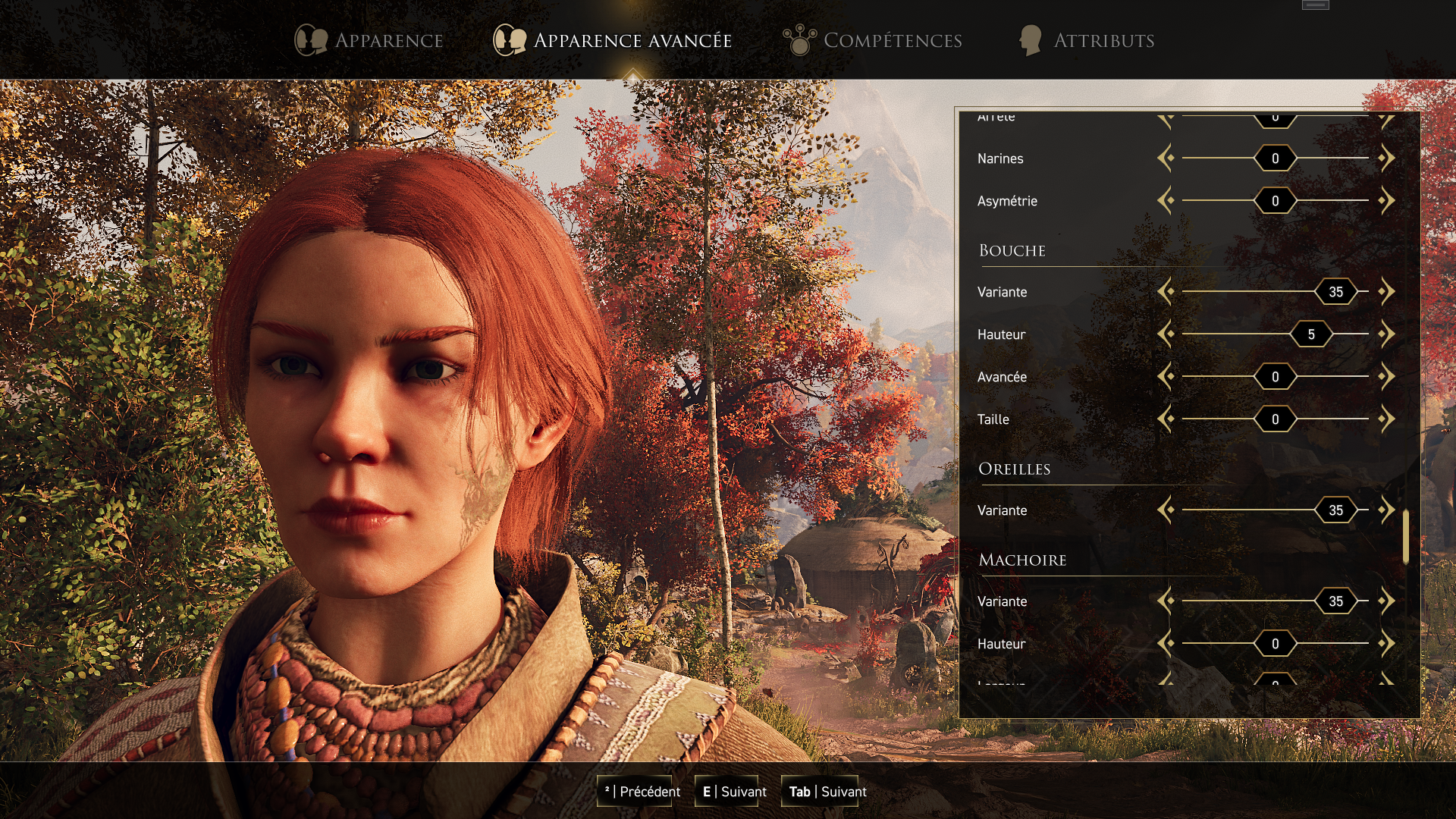Viewport: 1456px width, 819px height.
Task: Click the right chevron beside Oreilles Variante
Action: click(1388, 510)
